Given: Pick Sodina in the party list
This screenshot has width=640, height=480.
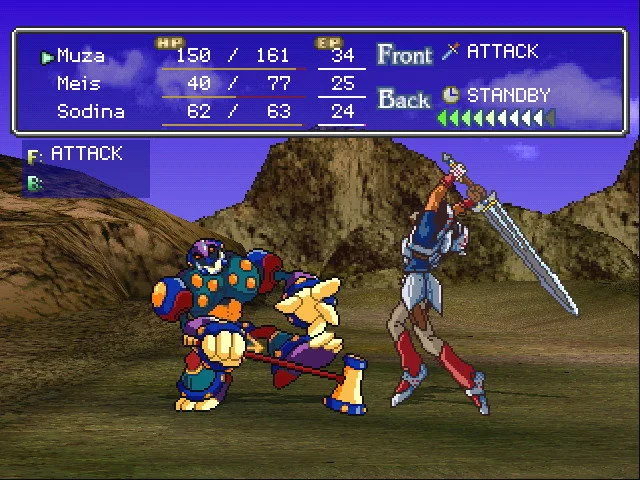Looking at the screenshot, I should tap(90, 111).
